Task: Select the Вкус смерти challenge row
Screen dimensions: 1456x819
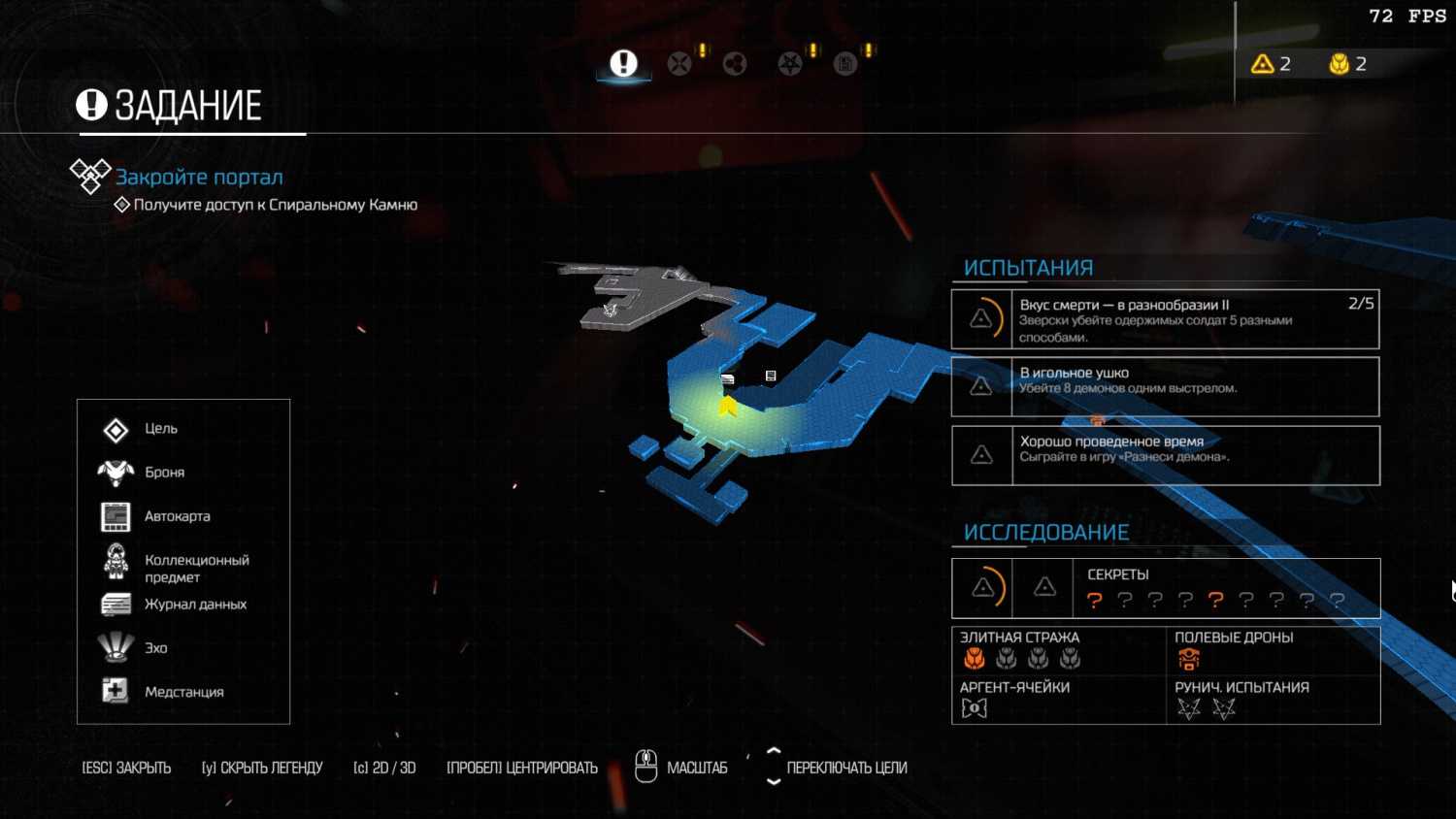Action: 1165,319
